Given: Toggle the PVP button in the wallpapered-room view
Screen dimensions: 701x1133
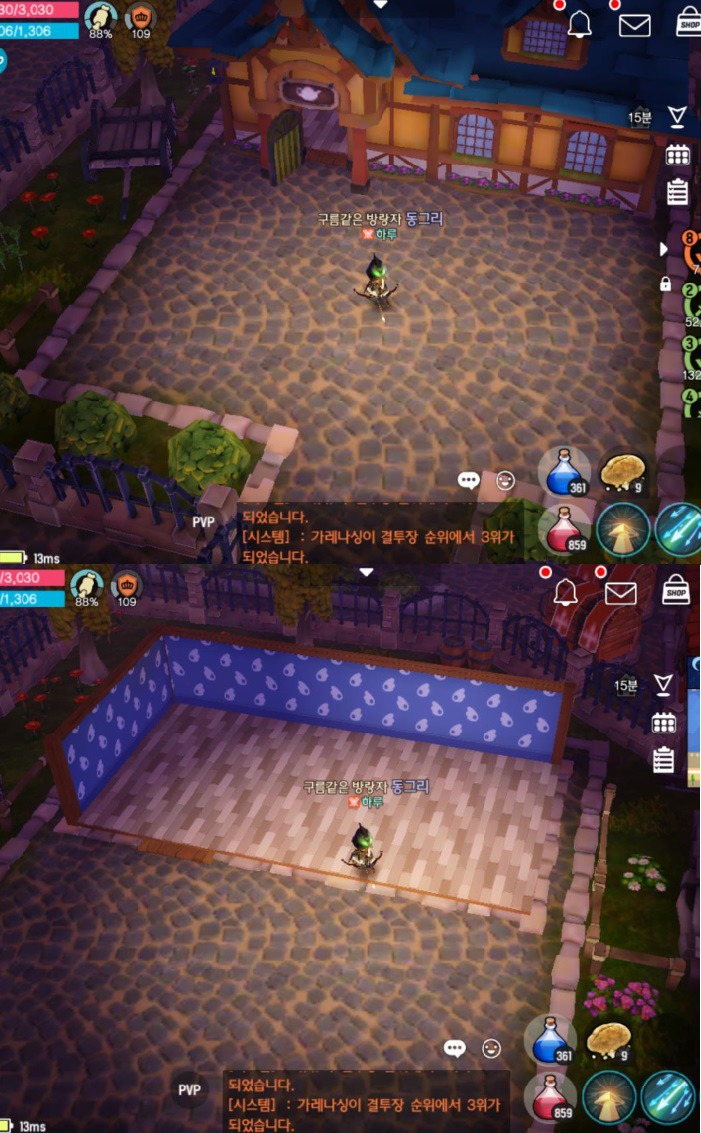Looking at the screenshot, I should [x=189, y=1090].
